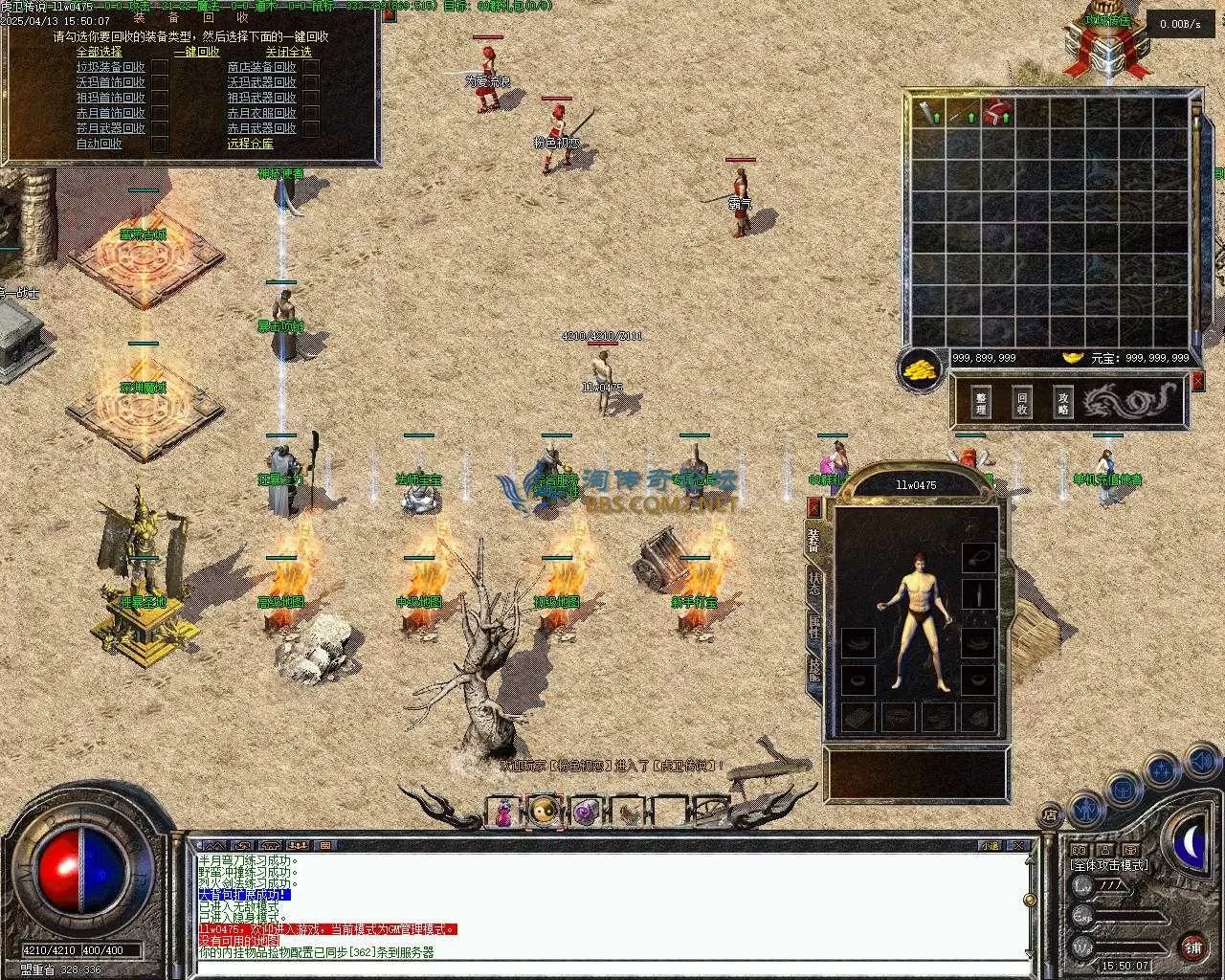Click the 全部选择 select-all link
1225x980 pixels.
pyautogui.click(x=99, y=52)
